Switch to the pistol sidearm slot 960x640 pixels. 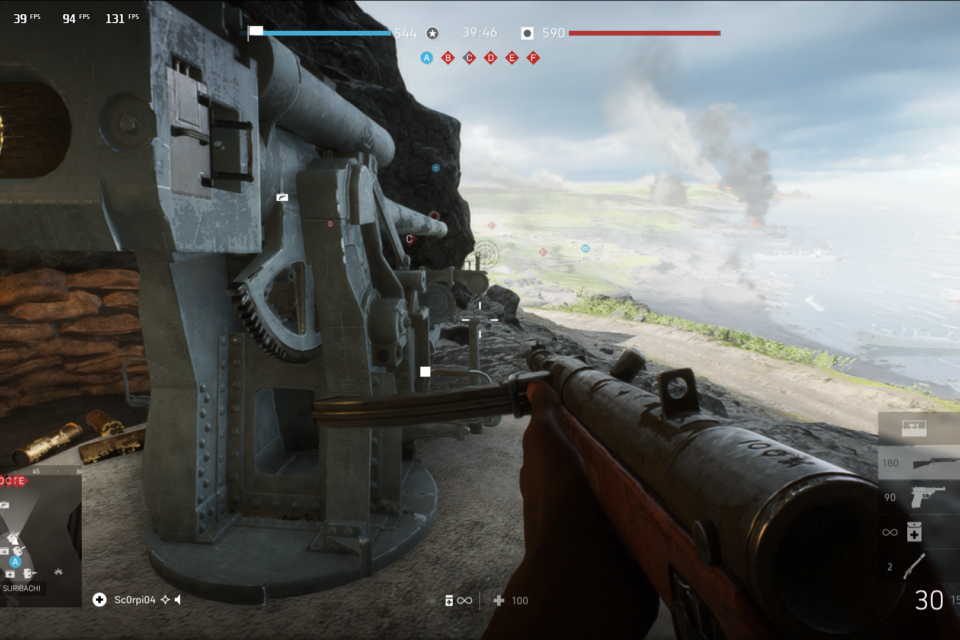916,497
